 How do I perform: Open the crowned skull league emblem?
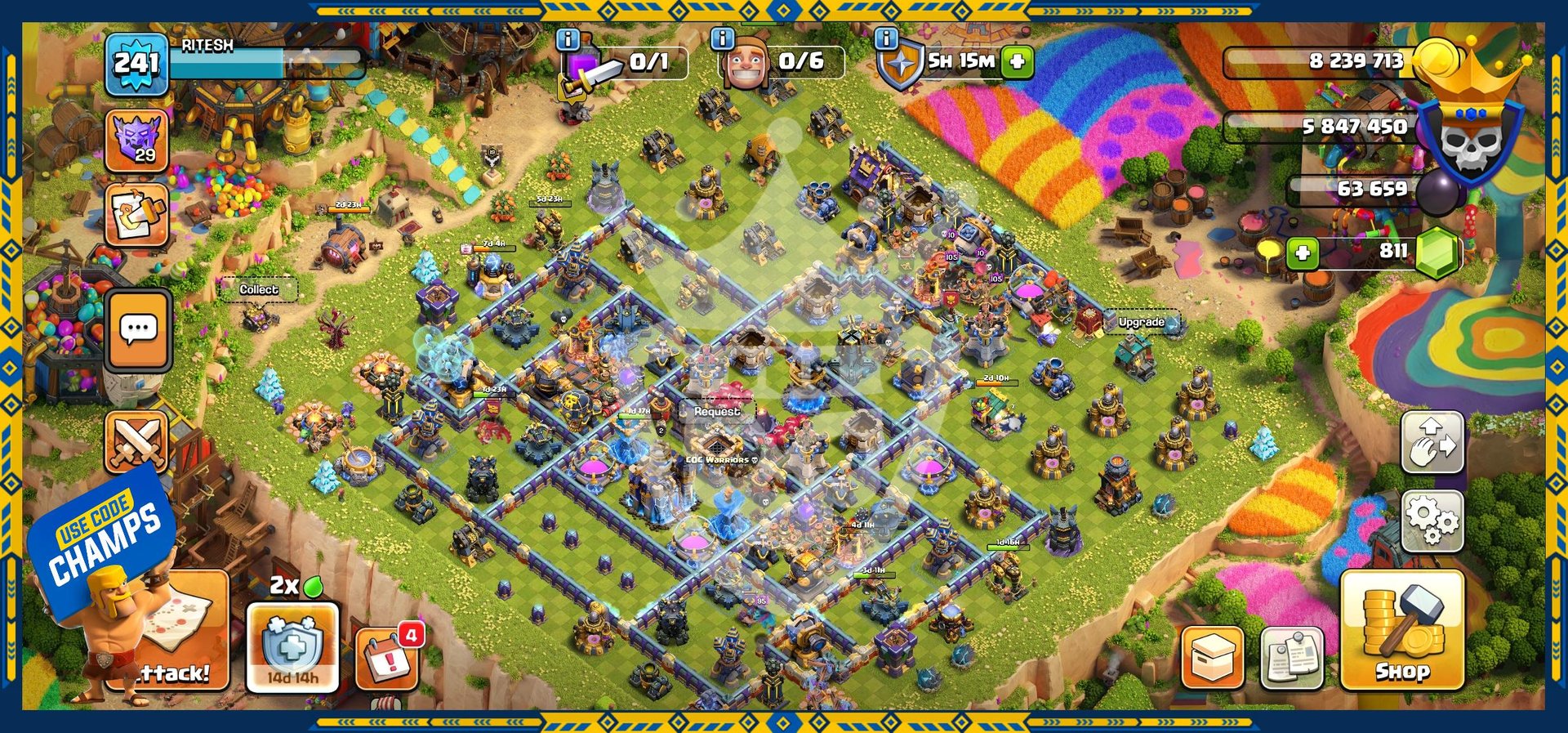click(1470, 135)
